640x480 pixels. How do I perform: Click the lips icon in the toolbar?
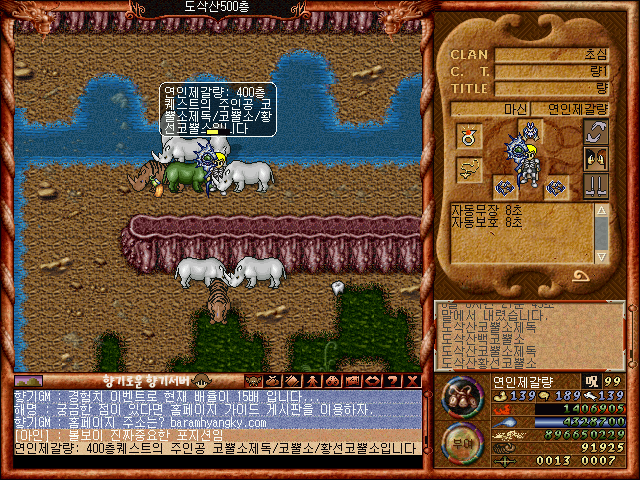pyautogui.click(x=370, y=380)
